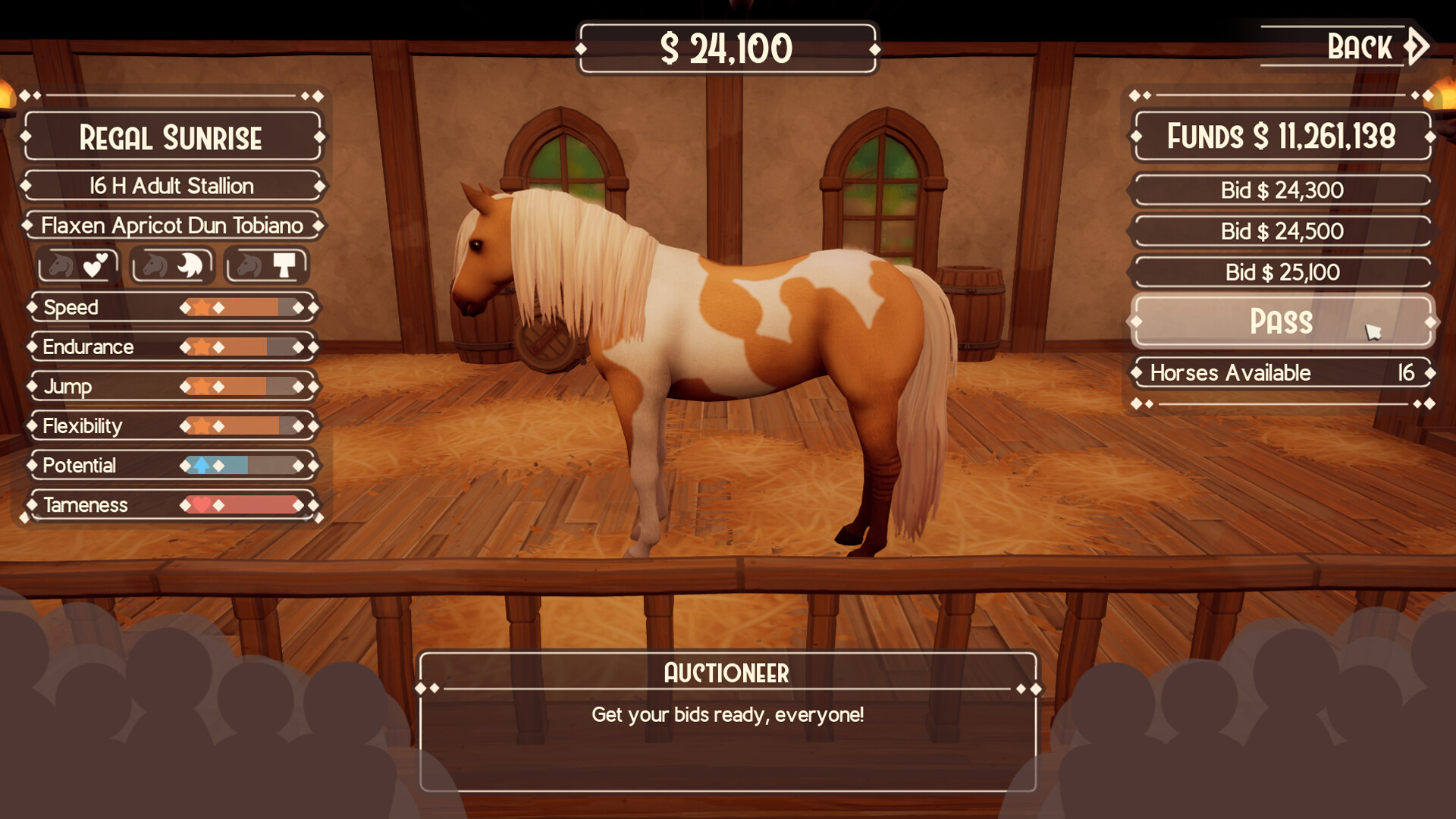This screenshot has height=819, width=1456.
Task: Expand the Regal Sunrise name panel
Action: (173, 138)
